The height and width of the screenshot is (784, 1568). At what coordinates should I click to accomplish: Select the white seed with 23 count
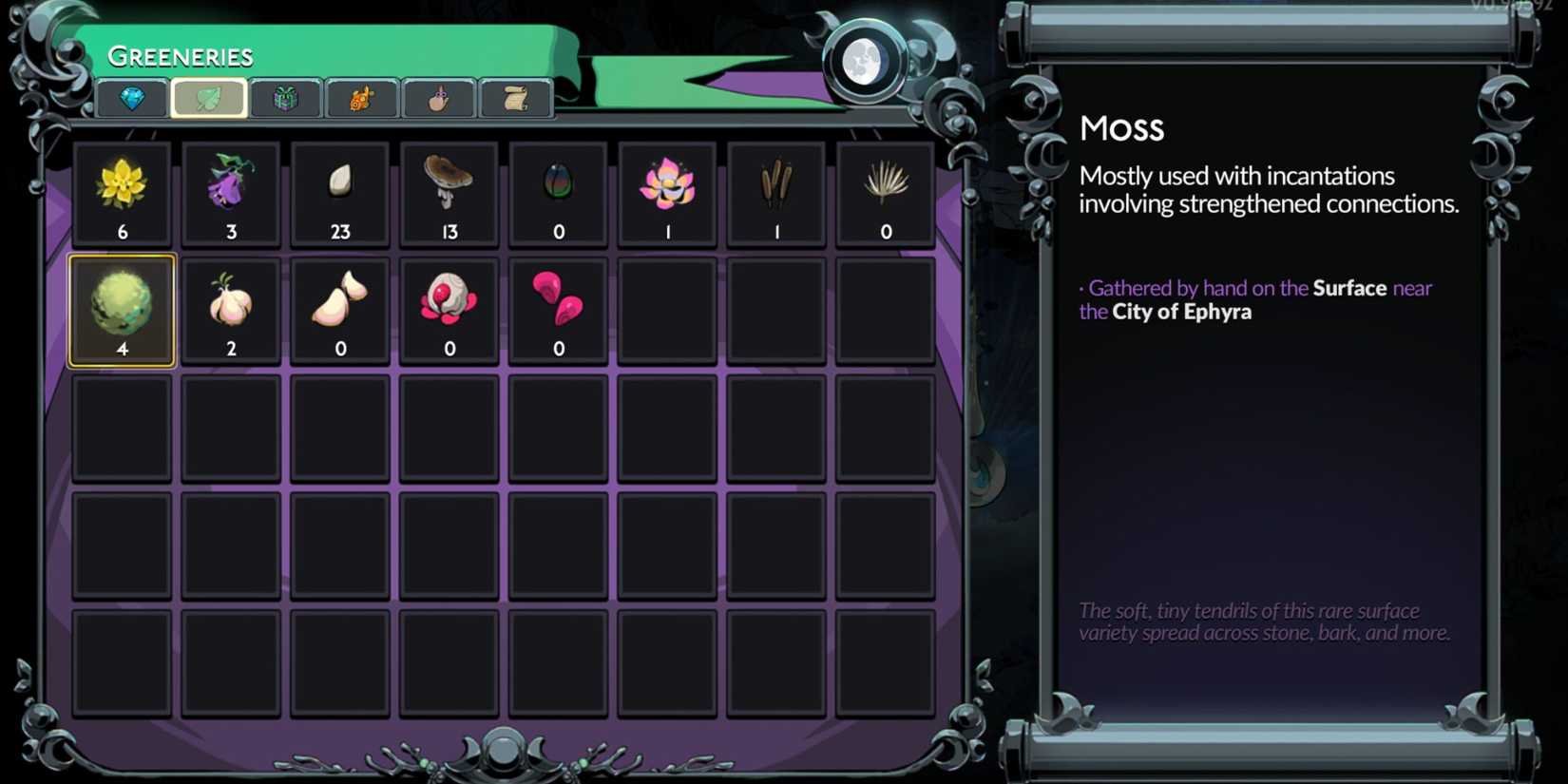point(339,193)
